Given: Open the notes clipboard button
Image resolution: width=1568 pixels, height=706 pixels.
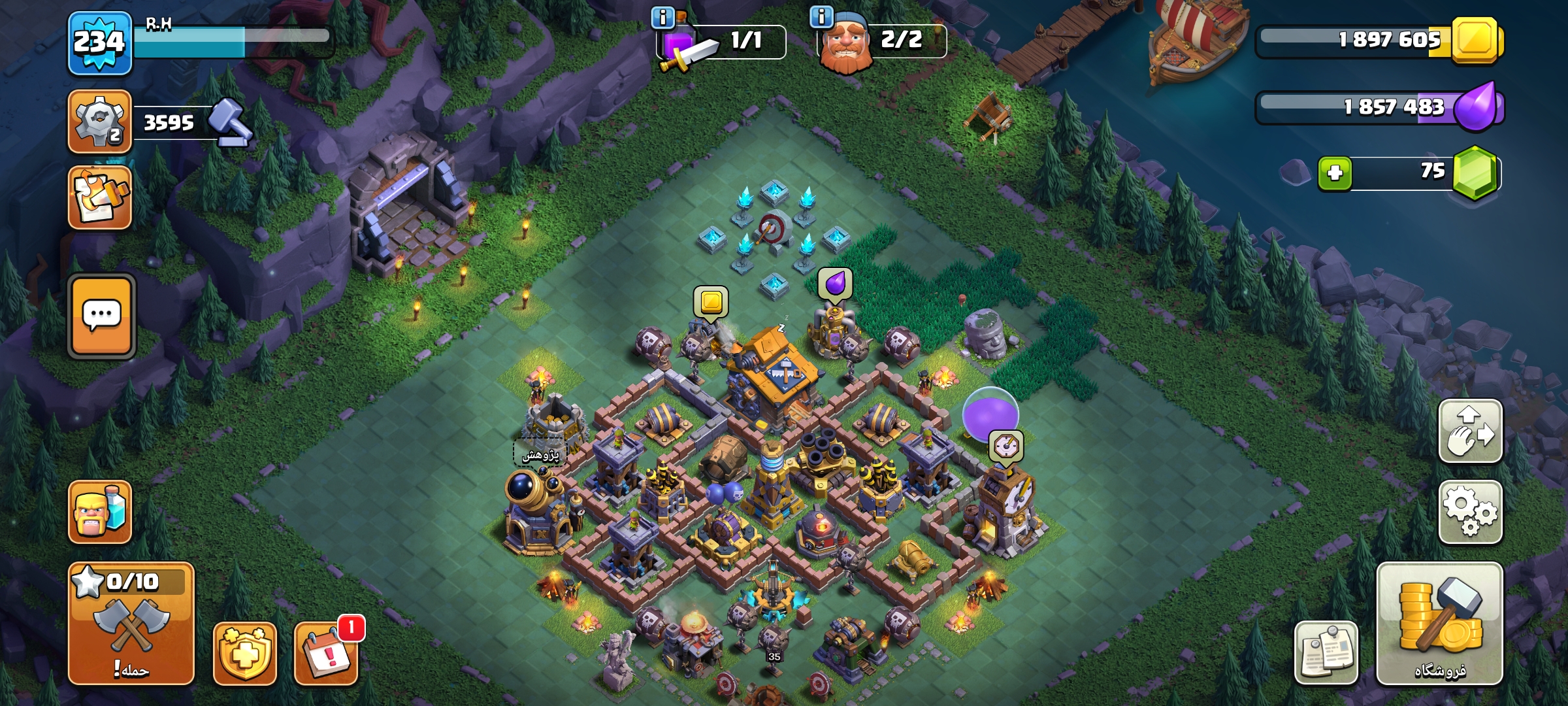Looking at the screenshot, I should 1326,653.
